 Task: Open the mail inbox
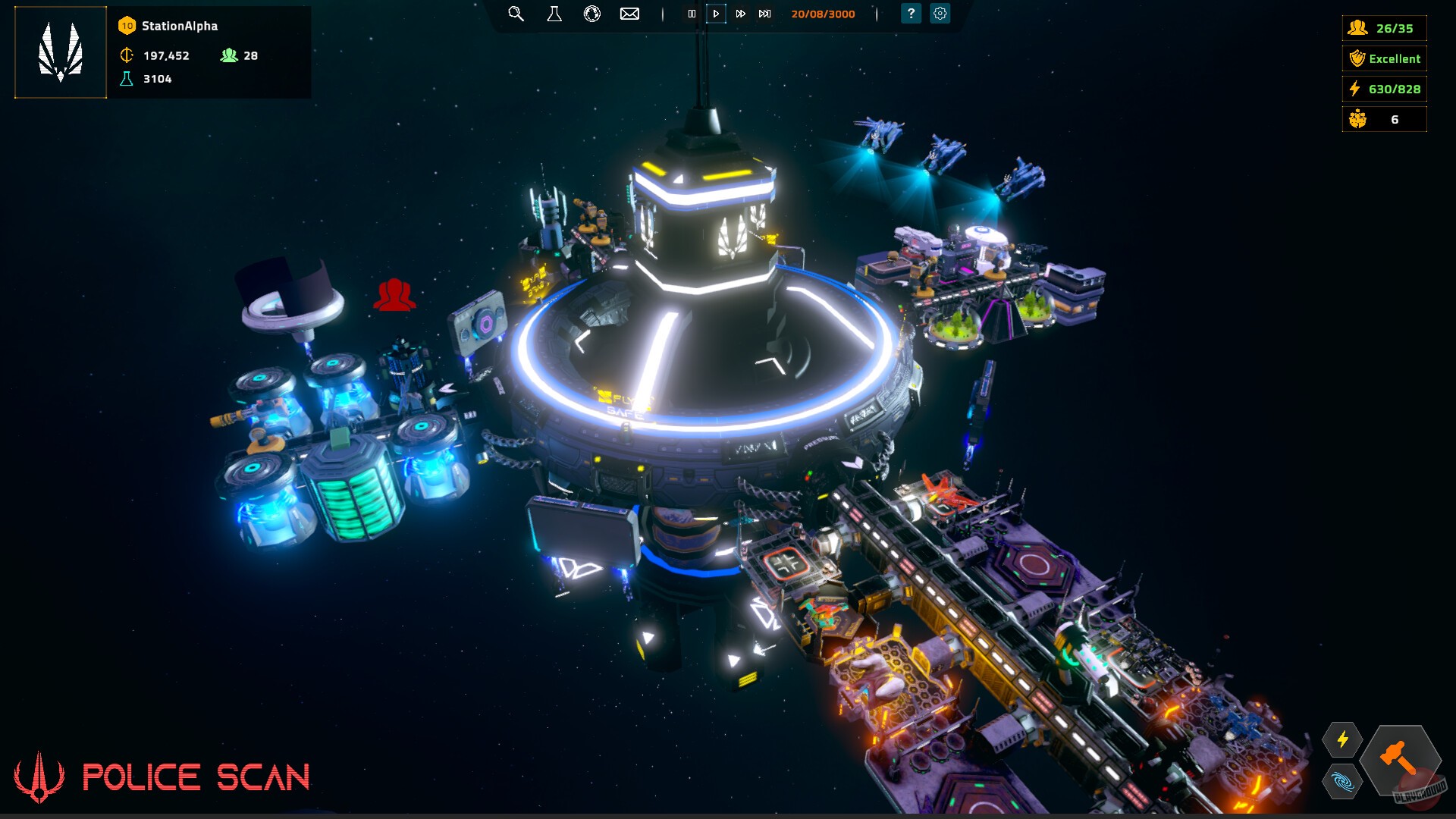coord(629,14)
